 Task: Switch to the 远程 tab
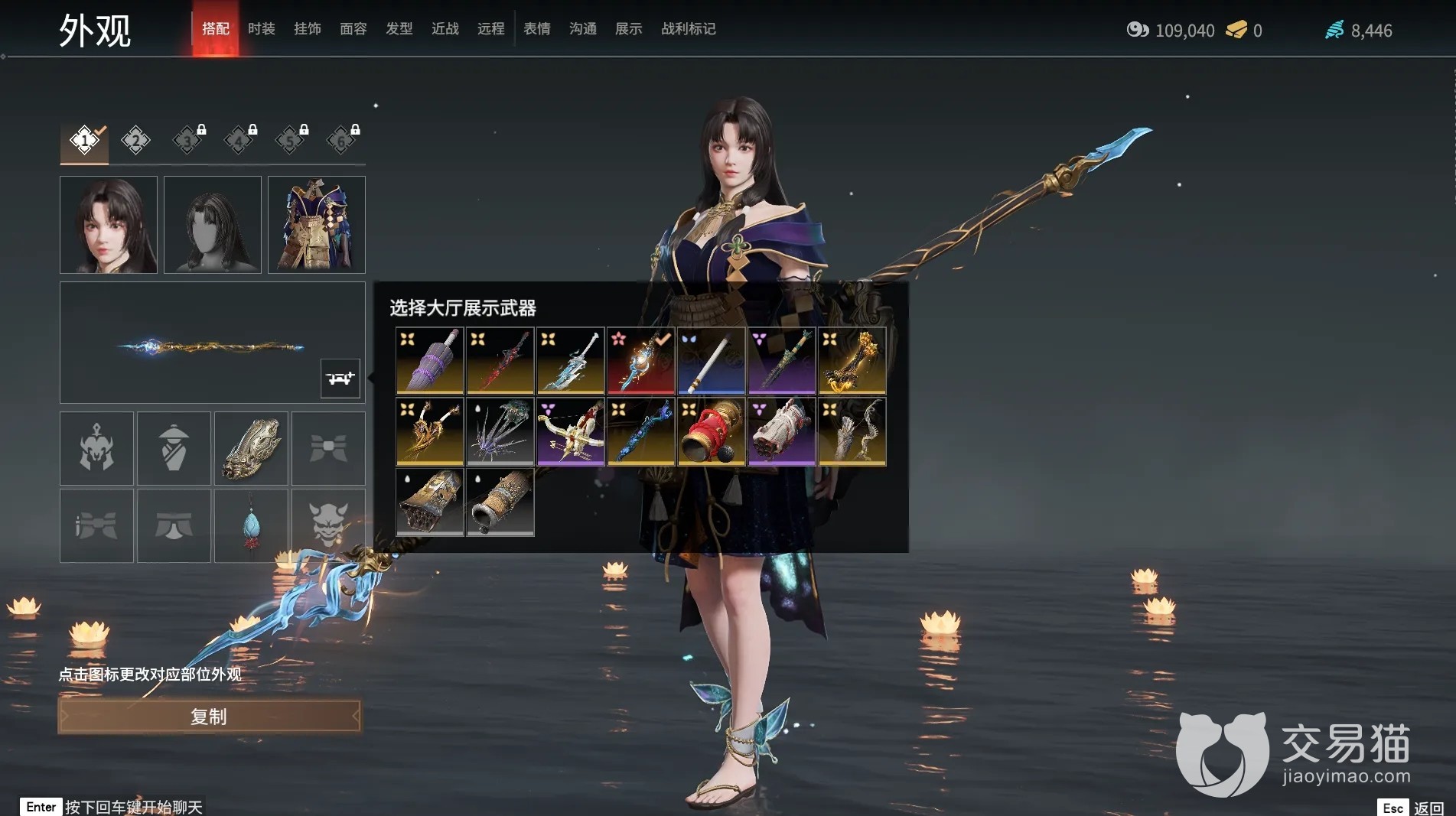click(490, 29)
